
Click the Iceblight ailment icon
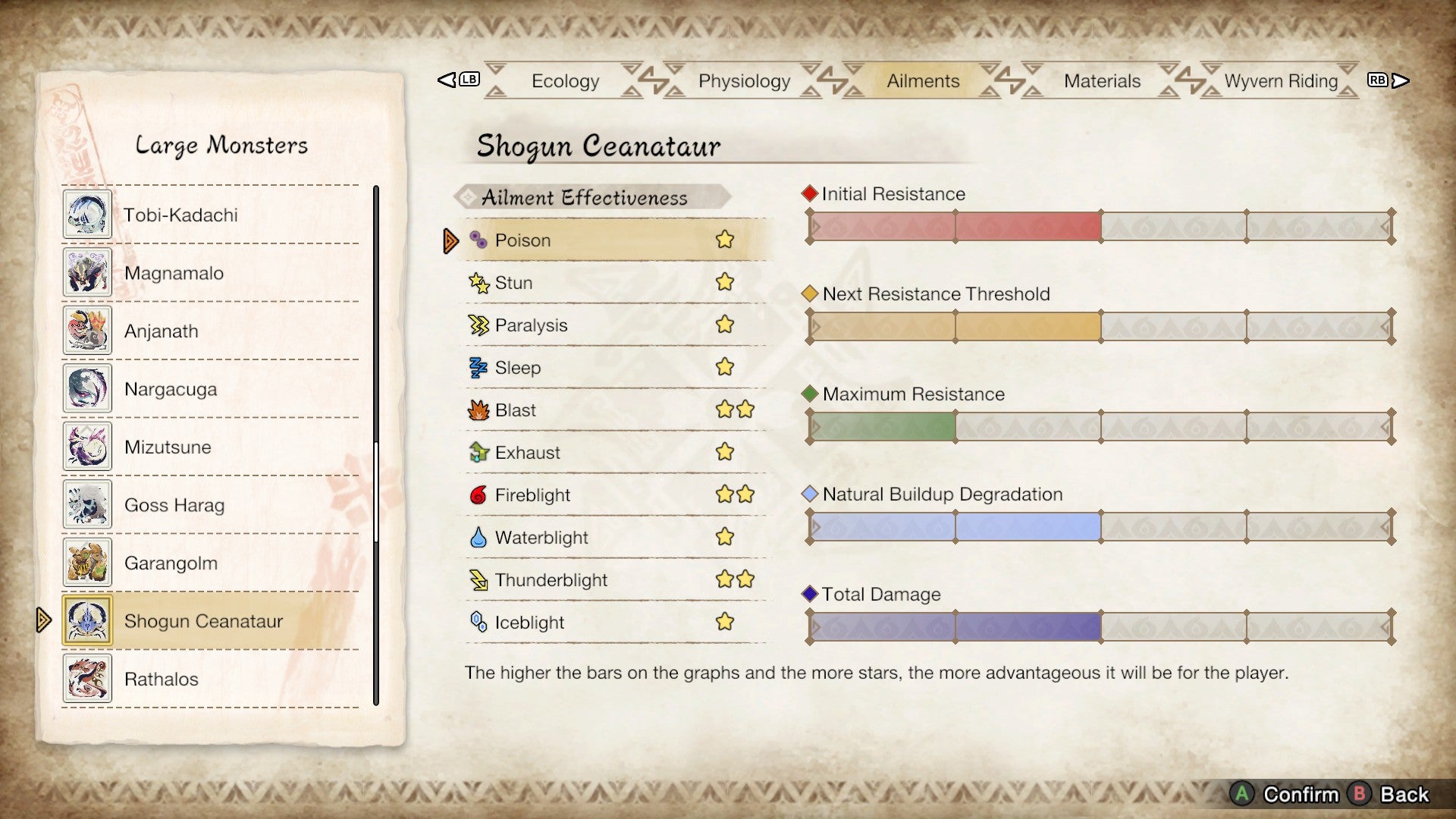coord(475,622)
